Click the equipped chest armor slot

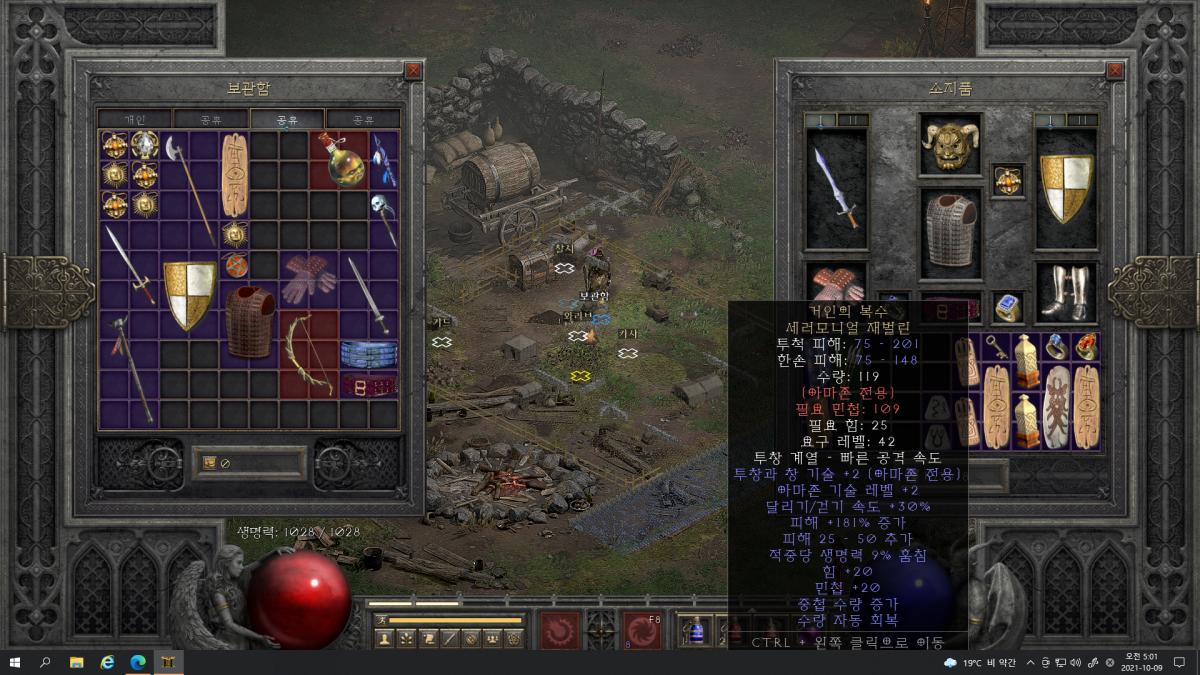[x=950, y=232]
